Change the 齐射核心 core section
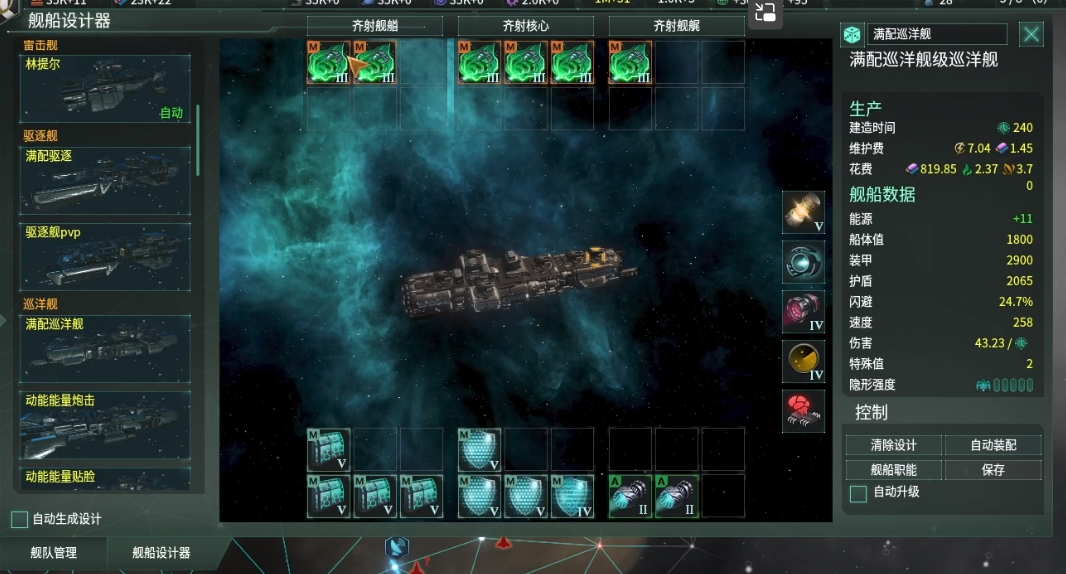 click(x=524, y=26)
